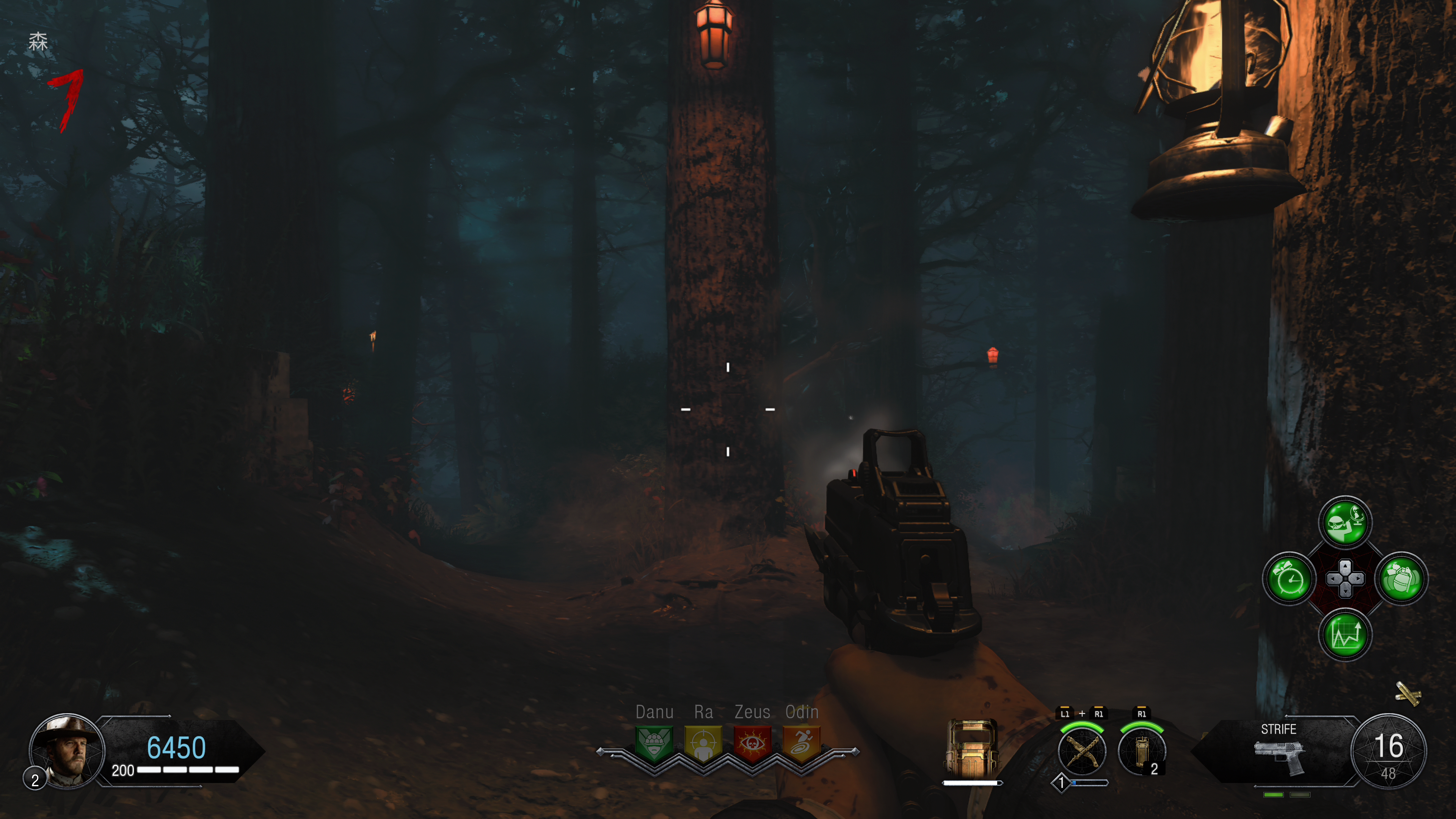Click the character portrait with hat
Screen dimensions: 1456x819
click(67, 751)
